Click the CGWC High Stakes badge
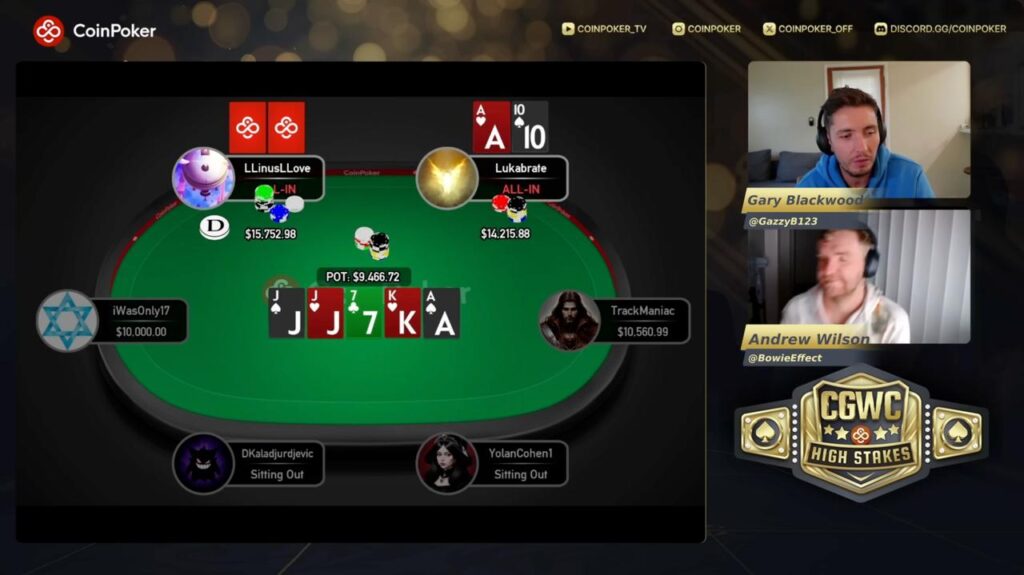 [861, 434]
